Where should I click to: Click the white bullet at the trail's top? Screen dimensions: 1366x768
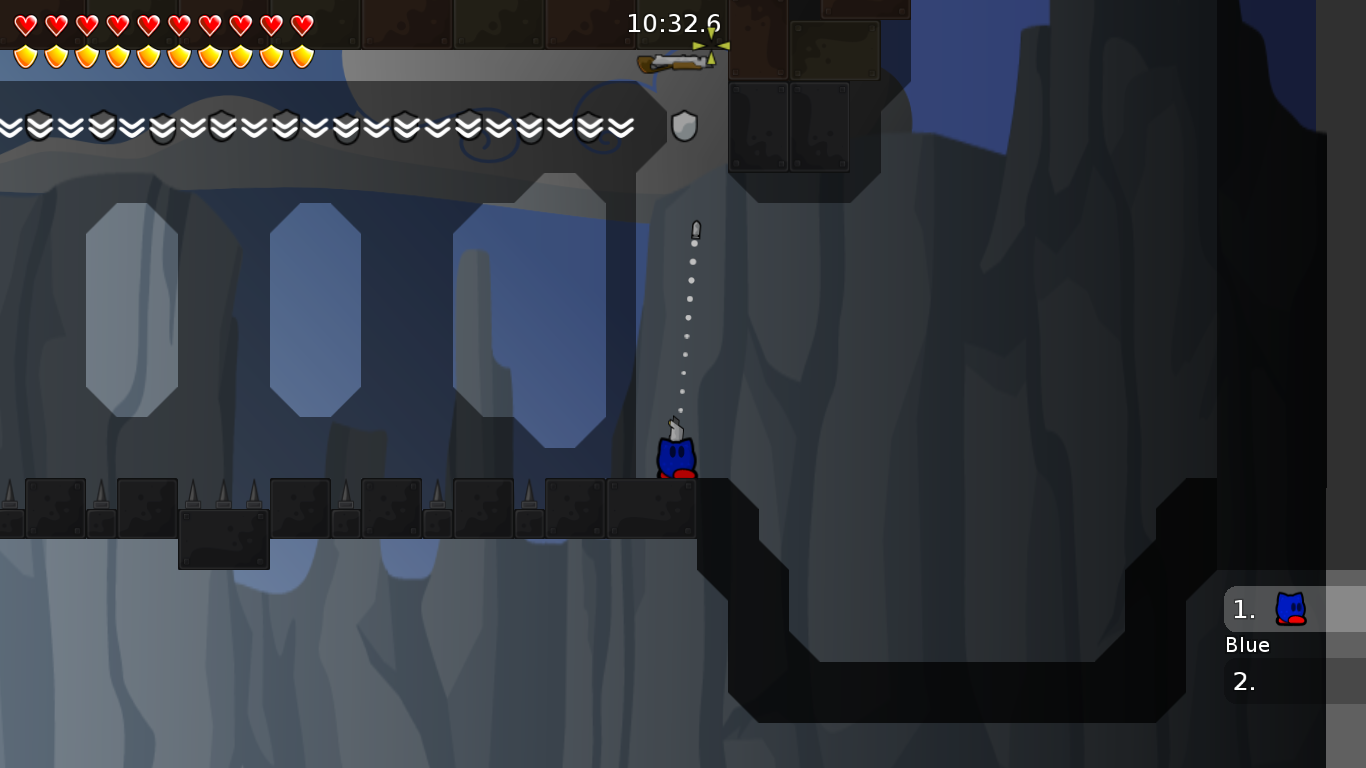point(695,228)
